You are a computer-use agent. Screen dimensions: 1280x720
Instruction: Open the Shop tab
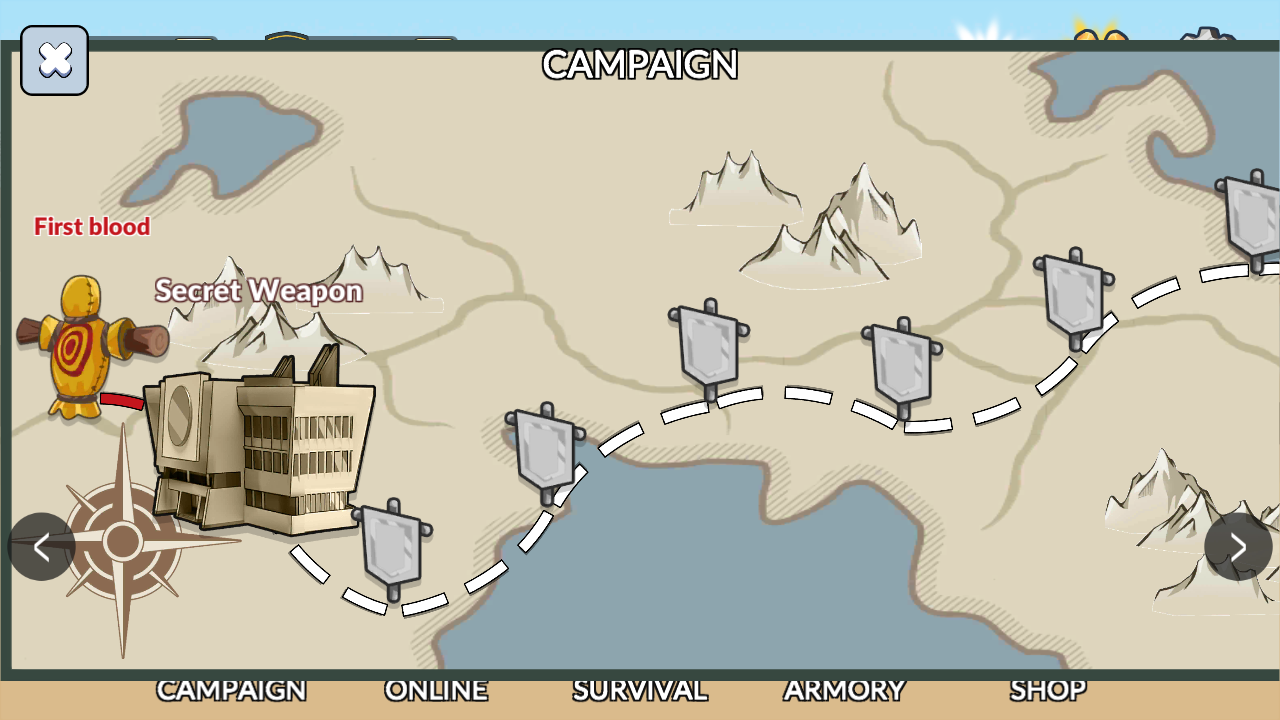(x=1047, y=691)
